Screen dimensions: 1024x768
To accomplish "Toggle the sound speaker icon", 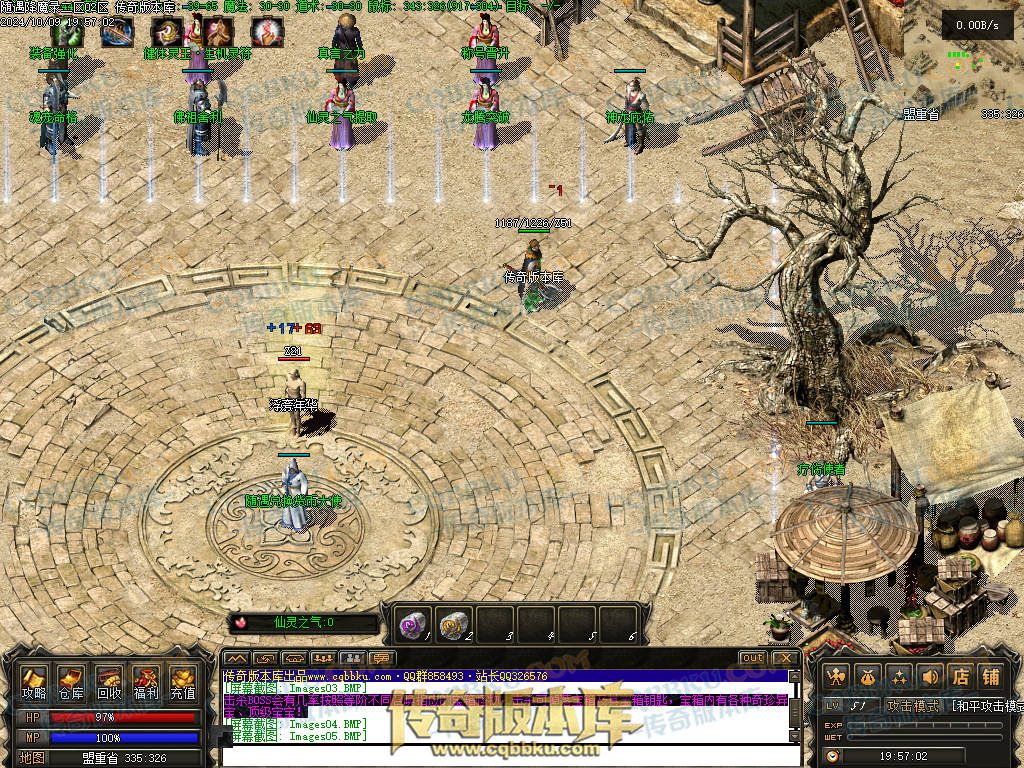I will pyautogui.click(x=930, y=677).
